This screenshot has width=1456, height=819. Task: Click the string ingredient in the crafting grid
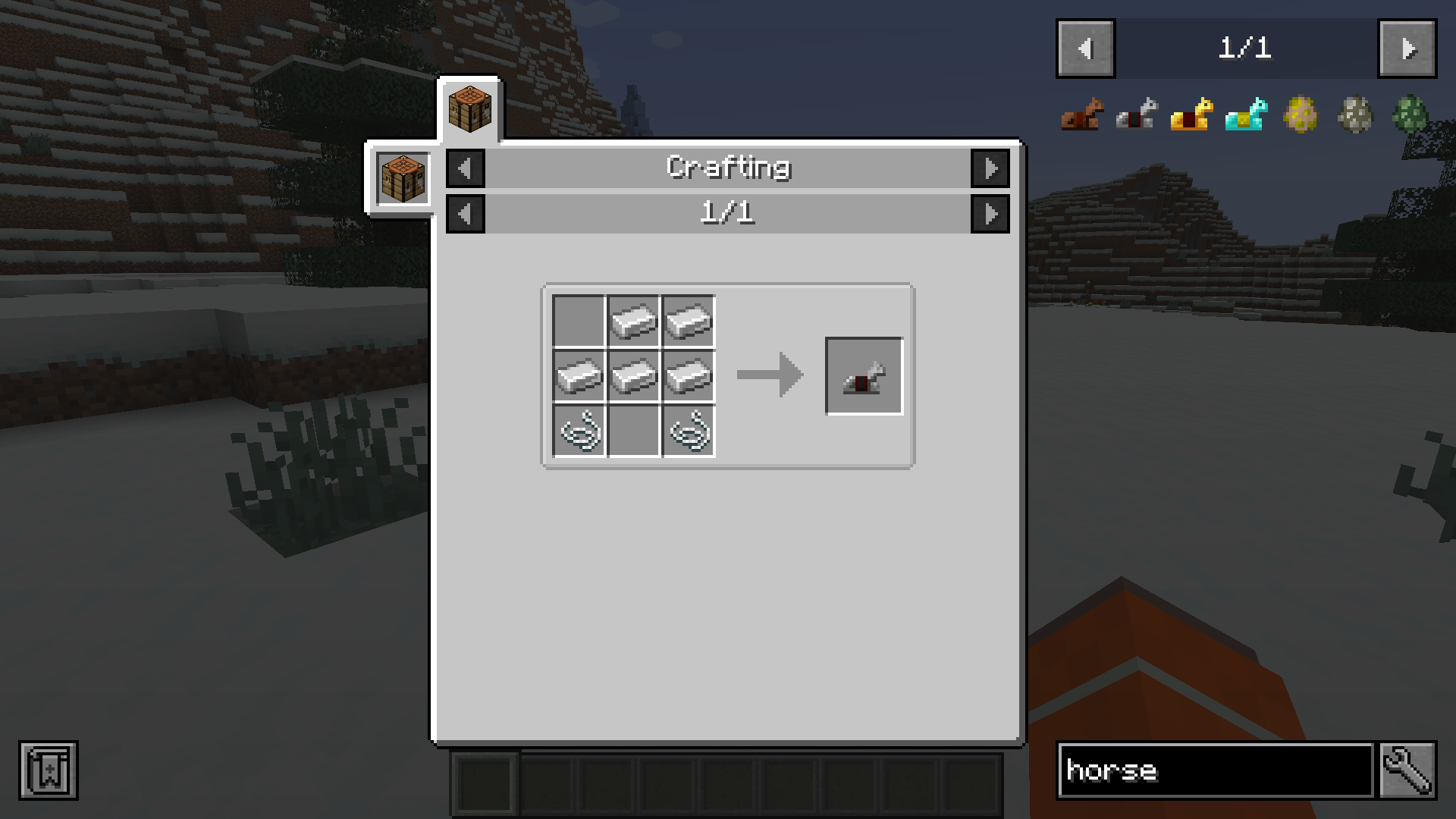coord(579,432)
